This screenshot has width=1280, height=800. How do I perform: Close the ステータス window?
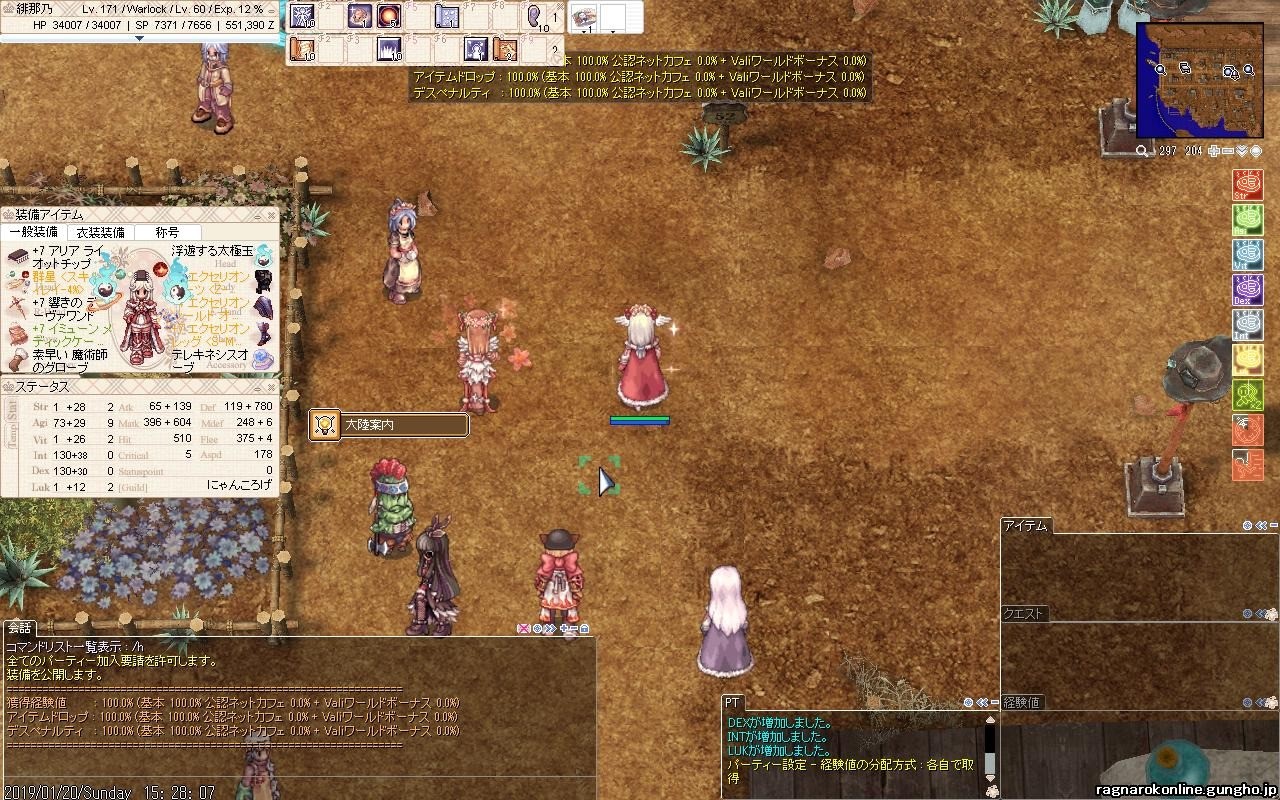271,386
